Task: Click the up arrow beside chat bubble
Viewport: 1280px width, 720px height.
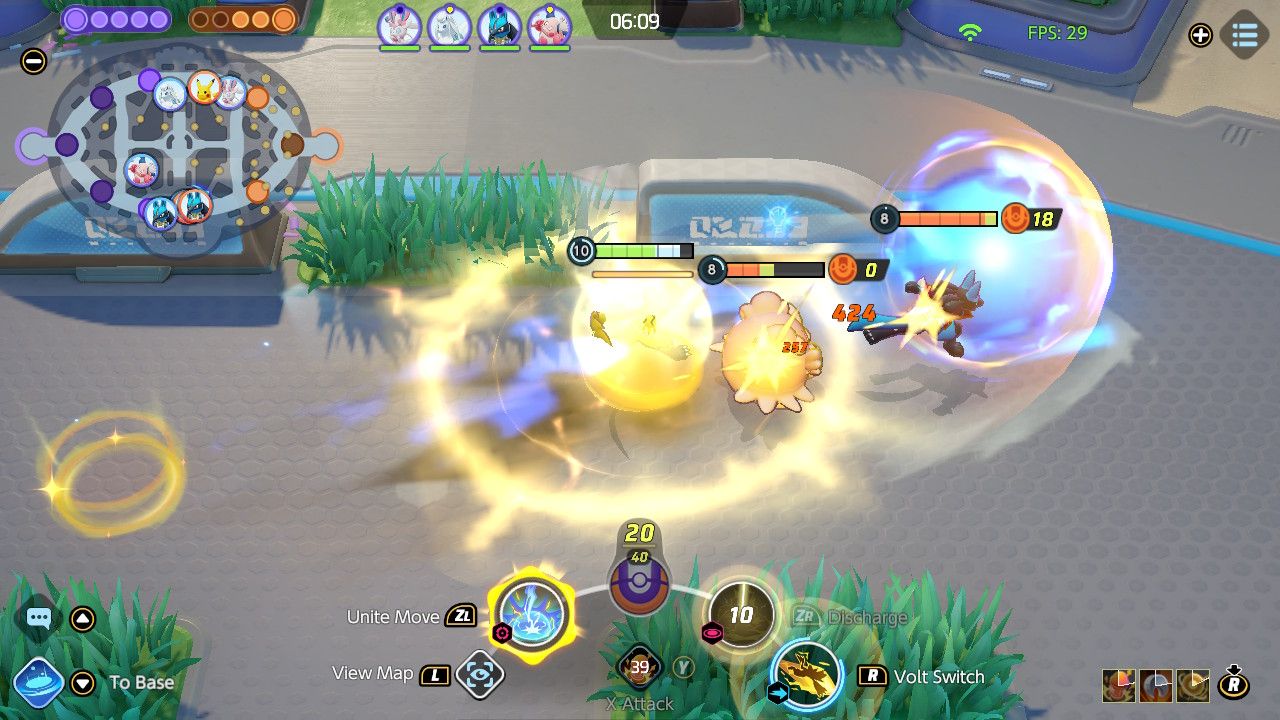Action: point(83,619)
